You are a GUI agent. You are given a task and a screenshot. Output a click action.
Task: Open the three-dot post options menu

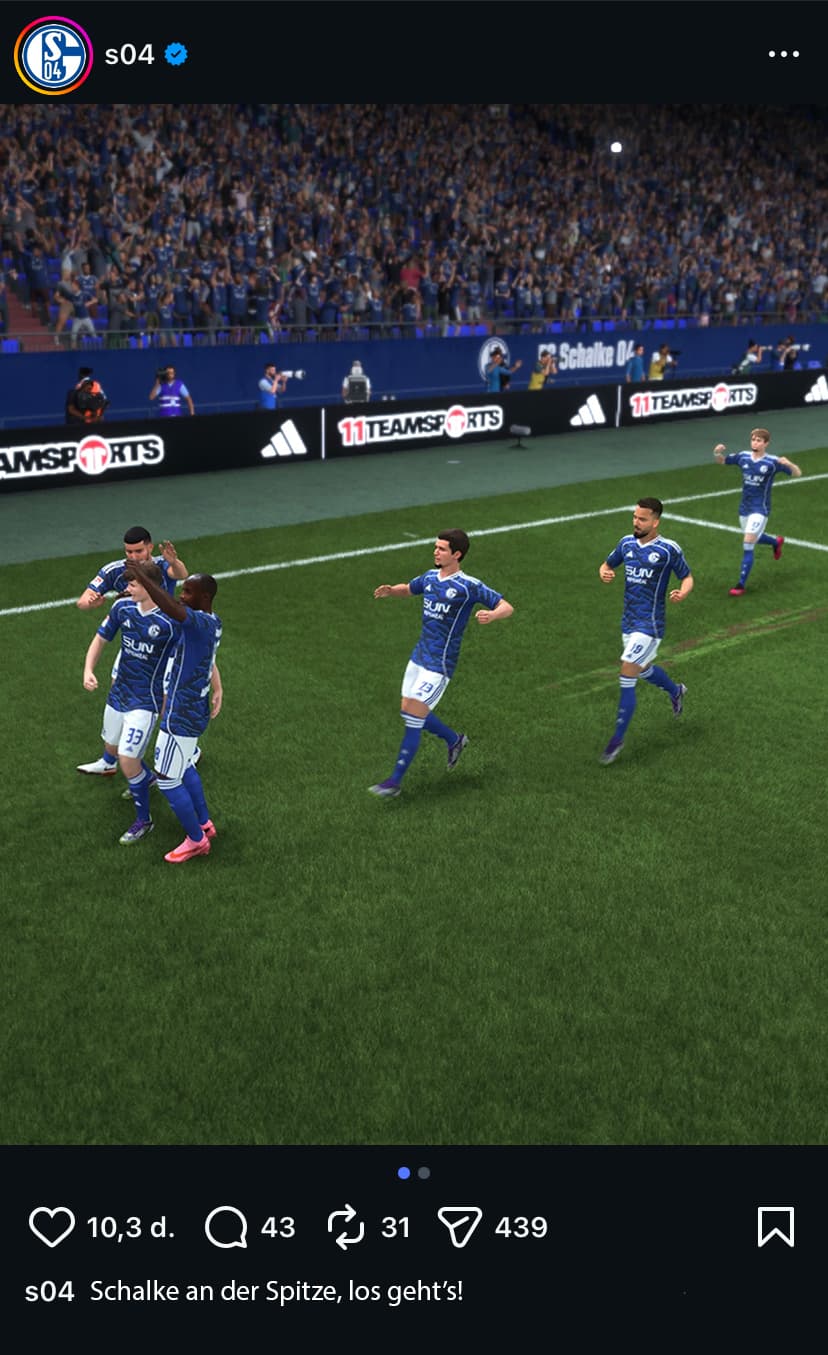pyautogui.click(x=783, y=54)
